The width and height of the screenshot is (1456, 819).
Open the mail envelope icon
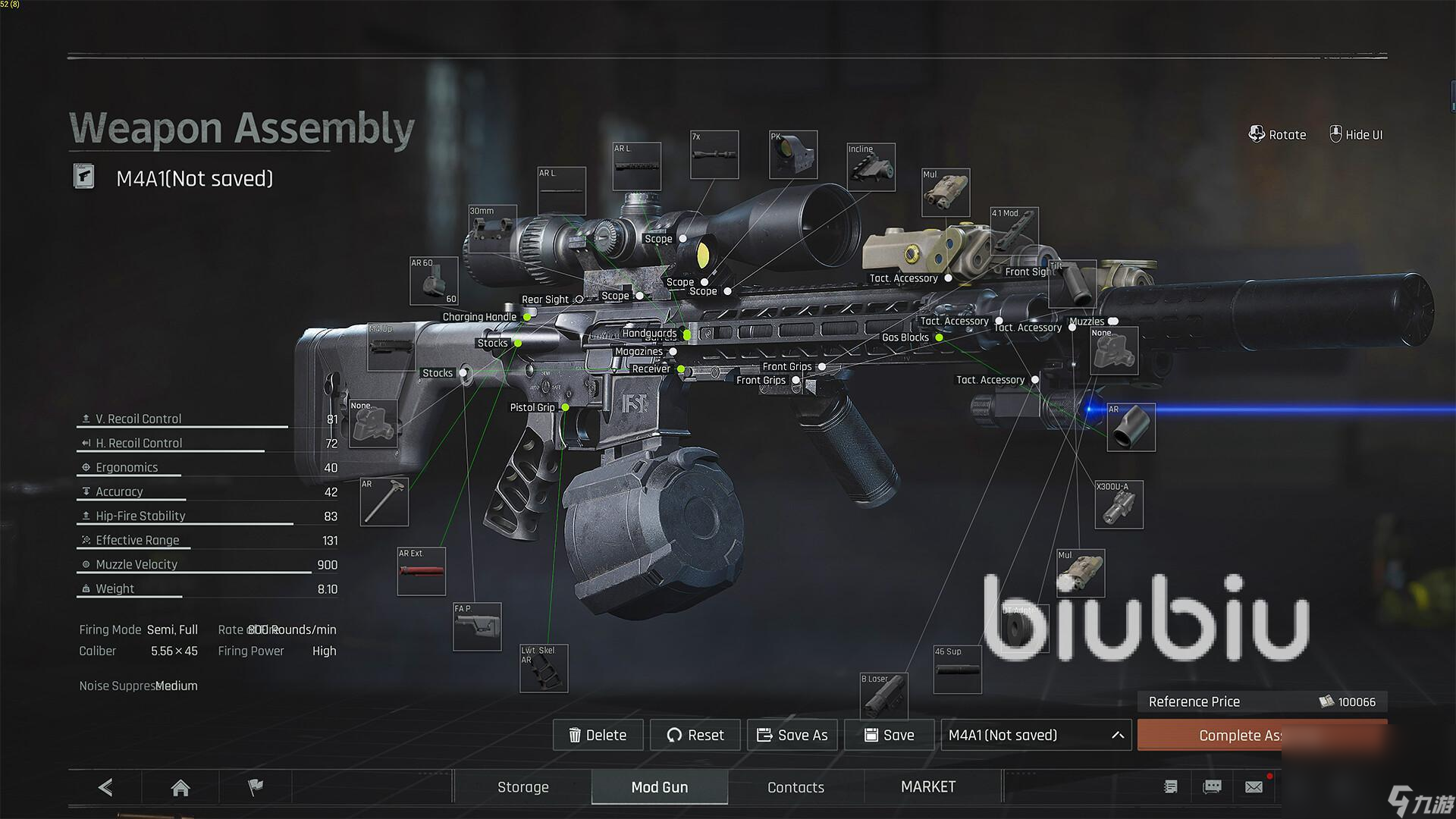tap(1254, 787)
